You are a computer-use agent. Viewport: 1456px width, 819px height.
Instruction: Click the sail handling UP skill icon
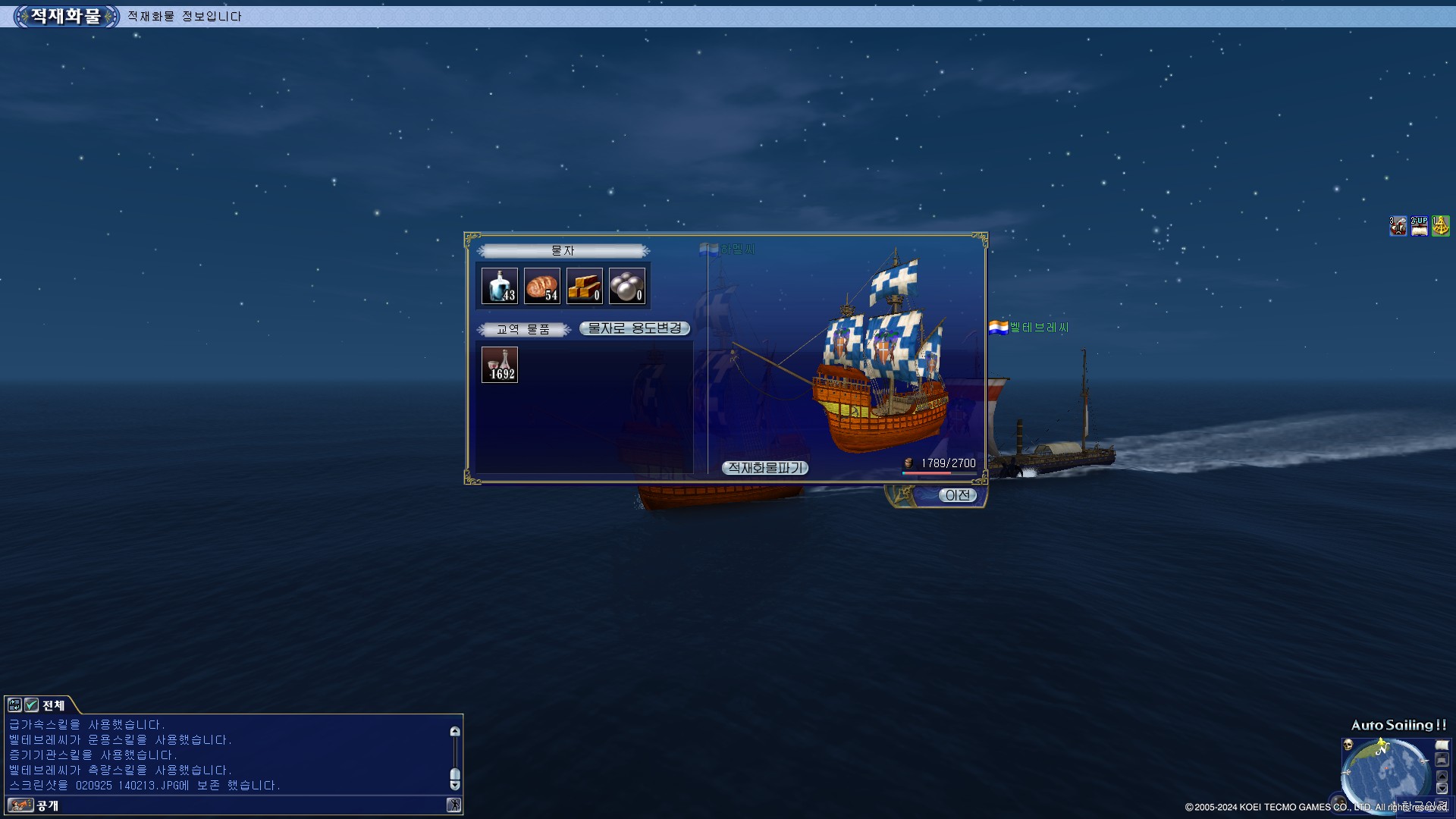[1419, 226]
